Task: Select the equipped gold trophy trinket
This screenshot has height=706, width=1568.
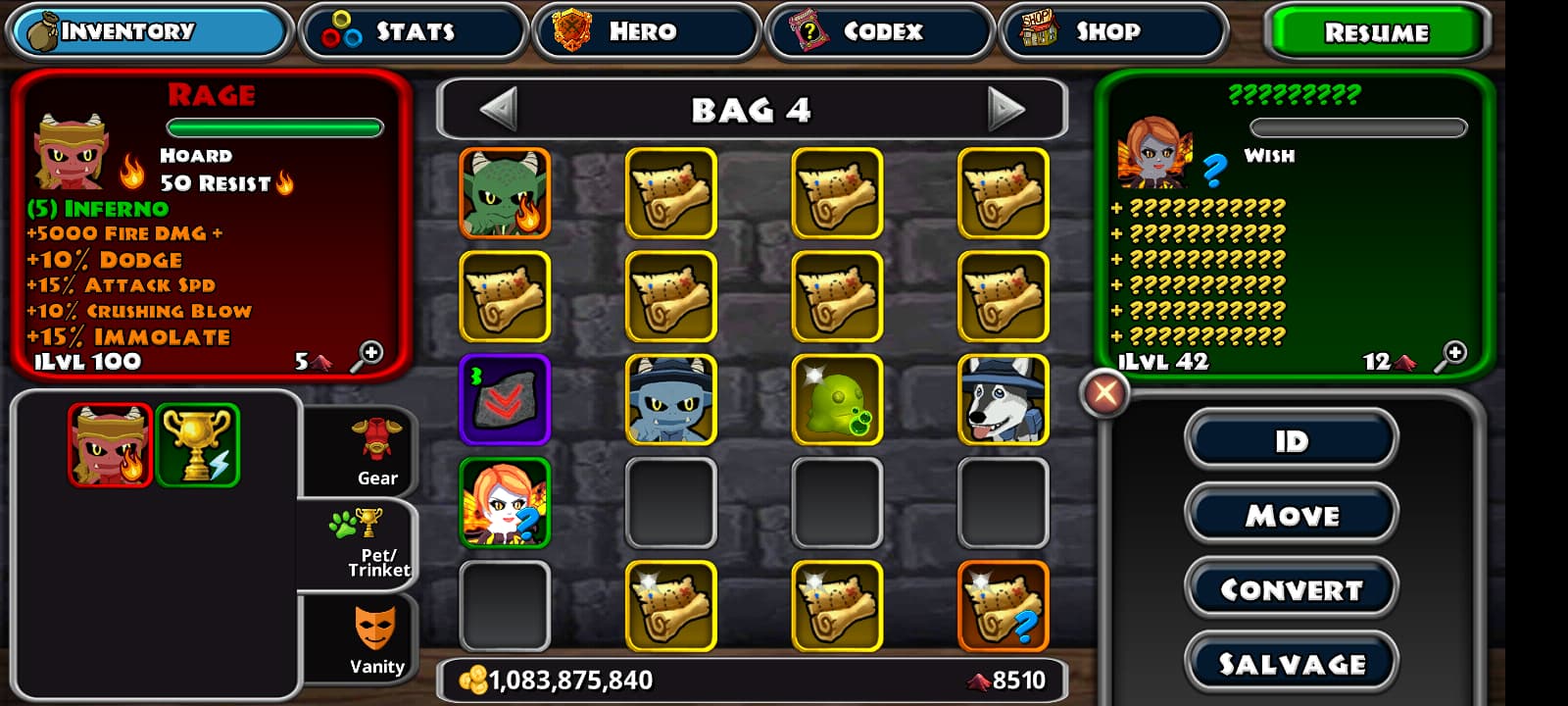Action: click(197, 445)
